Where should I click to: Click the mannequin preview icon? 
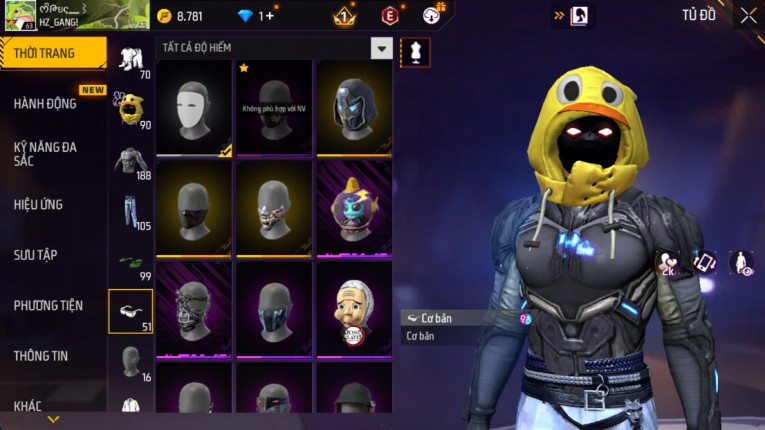click(415, 52)
